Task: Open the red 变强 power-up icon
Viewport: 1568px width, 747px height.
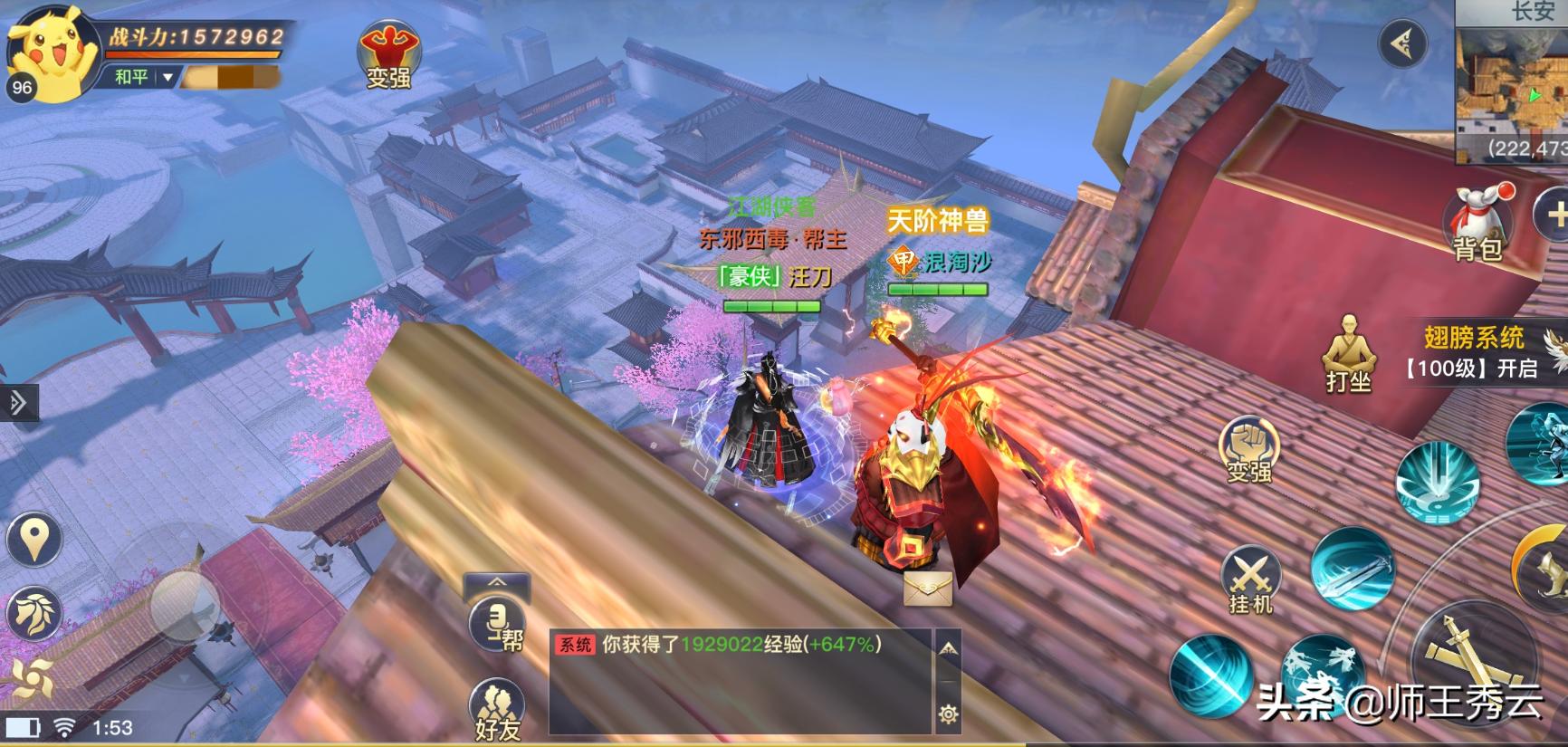Action: click(x=387, y=54)
